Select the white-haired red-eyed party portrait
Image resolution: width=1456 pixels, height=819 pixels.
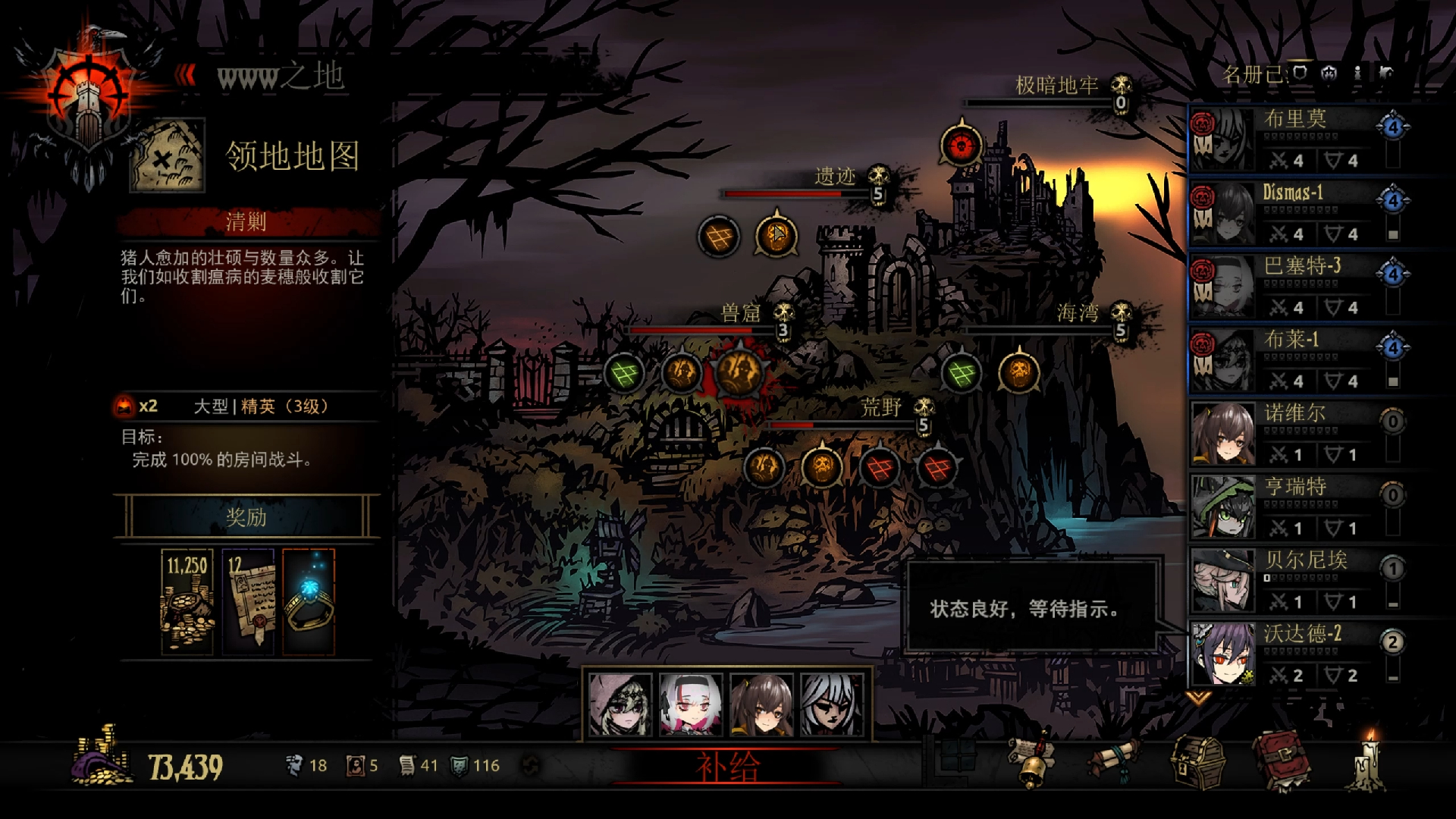pyautogui.click(x=691, y=705)
